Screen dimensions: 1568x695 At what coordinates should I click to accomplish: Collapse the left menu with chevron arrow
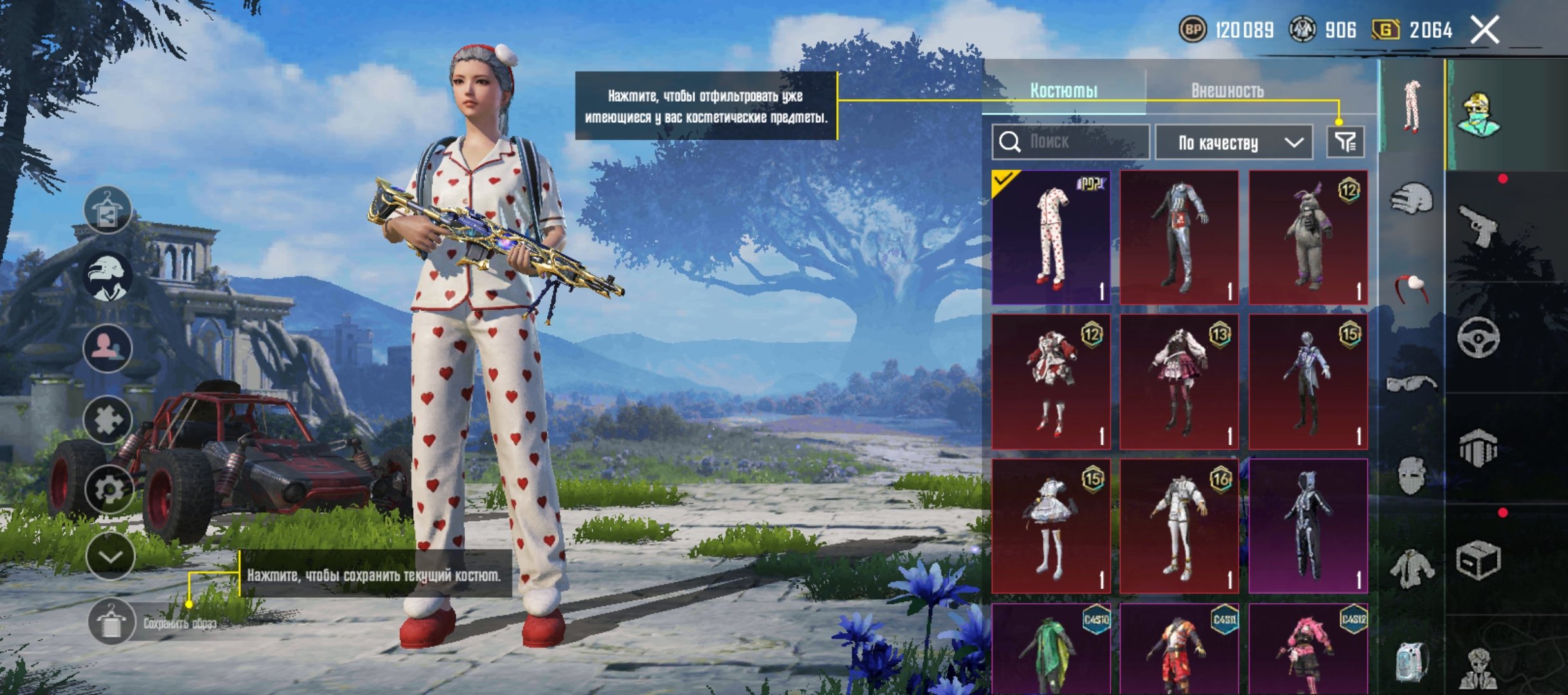point(110,556)
